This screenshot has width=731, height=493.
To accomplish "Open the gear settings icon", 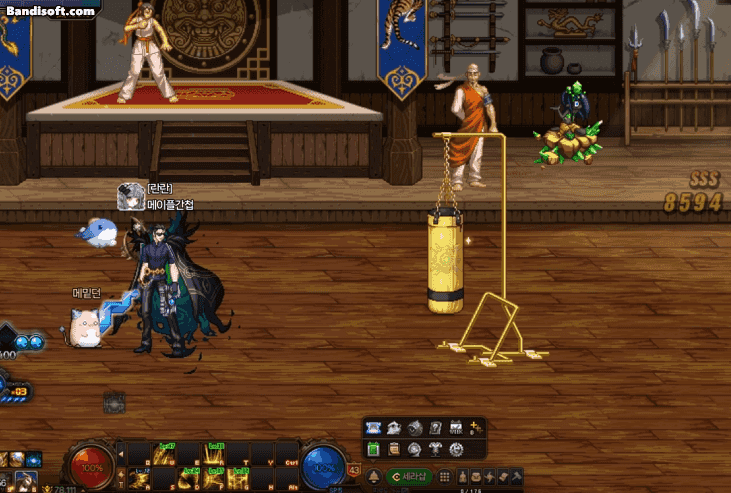I will tap(457, 449).
